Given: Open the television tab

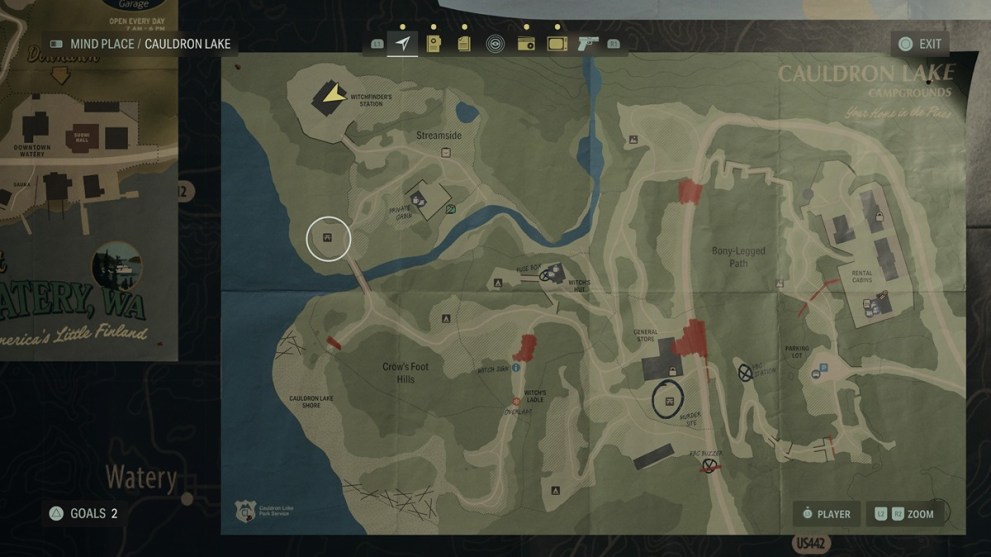Looking at the screenshot, I should tap(557, 44).
